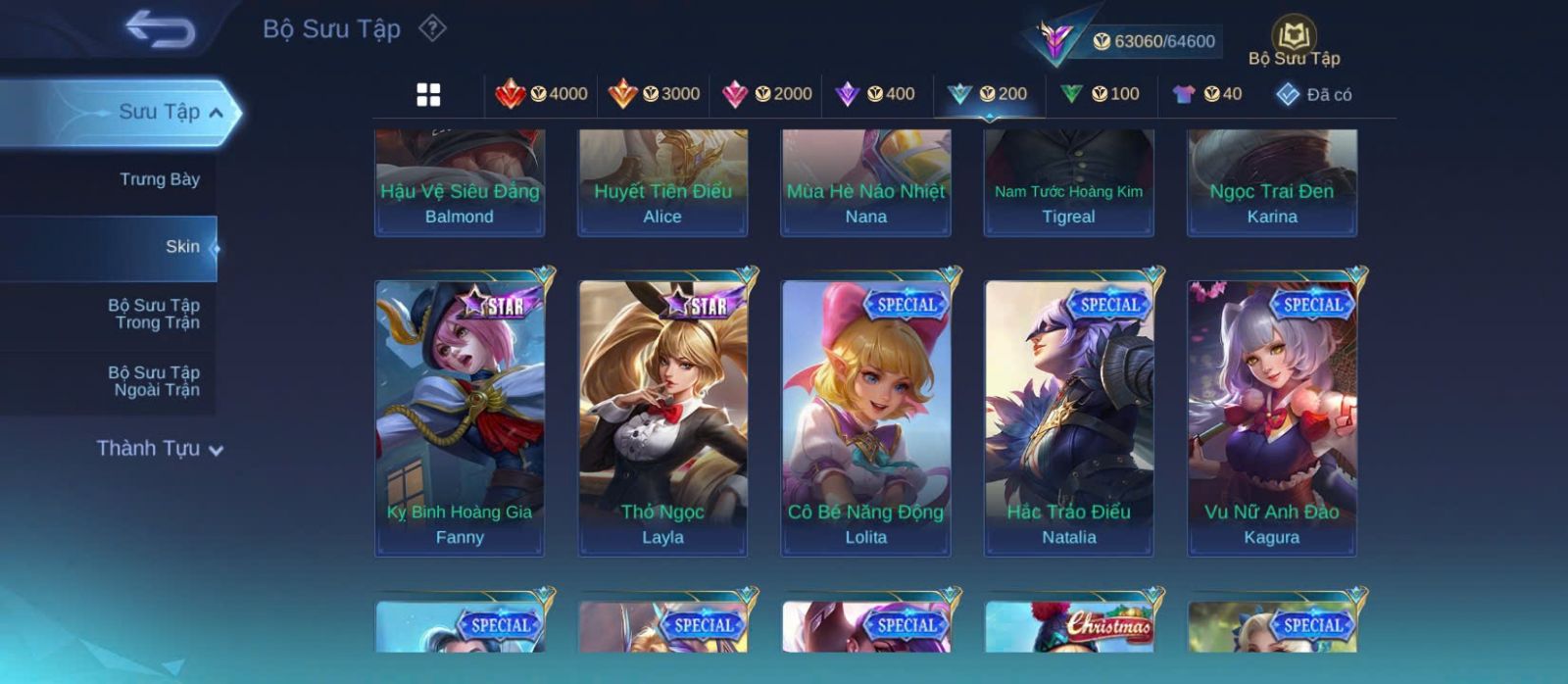Open the Trưng Bày menu entry
Screen dimensions: 1568x684
click(x=159, y=179)
